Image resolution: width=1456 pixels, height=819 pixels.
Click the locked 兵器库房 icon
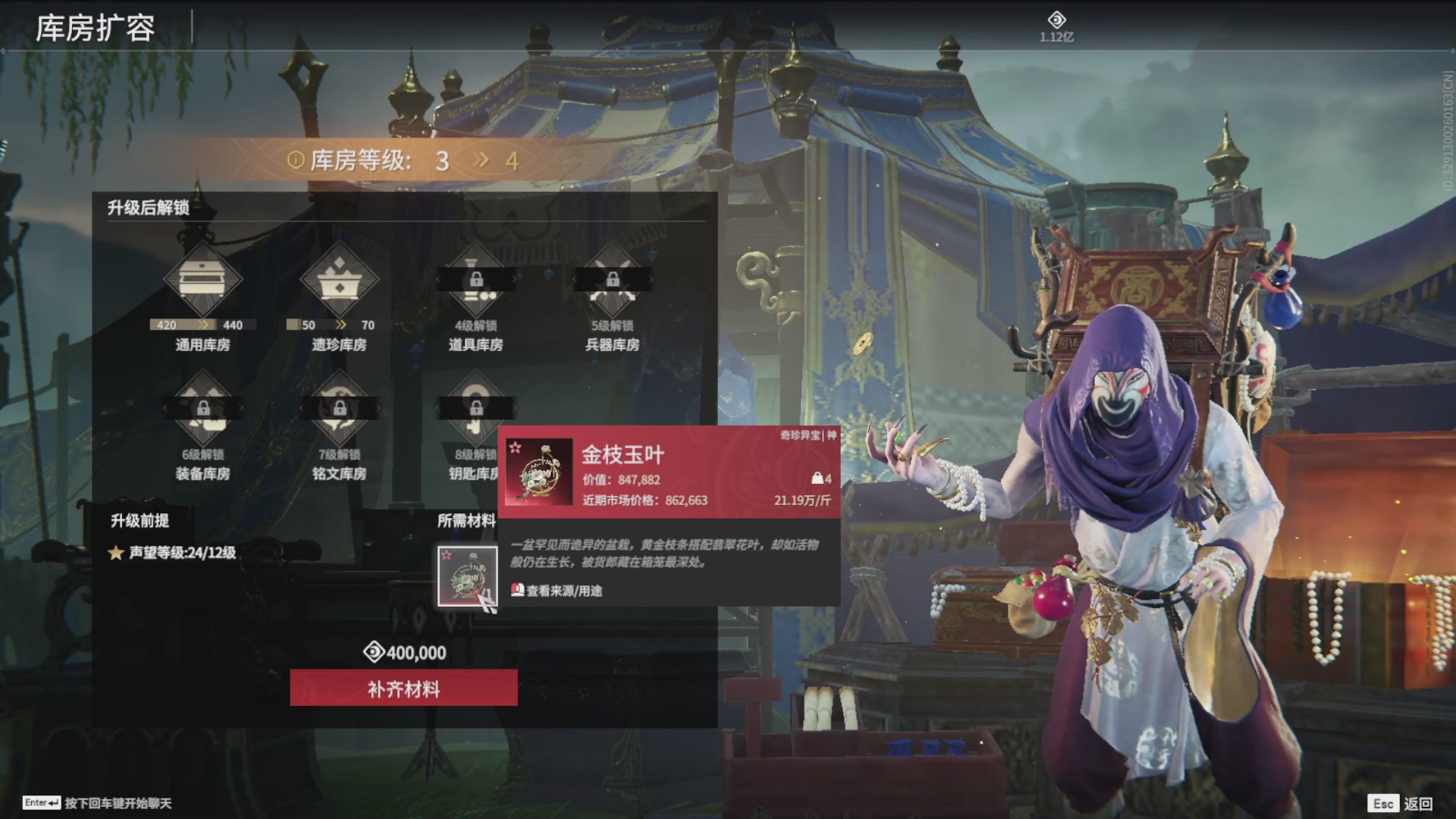[612, 280]
